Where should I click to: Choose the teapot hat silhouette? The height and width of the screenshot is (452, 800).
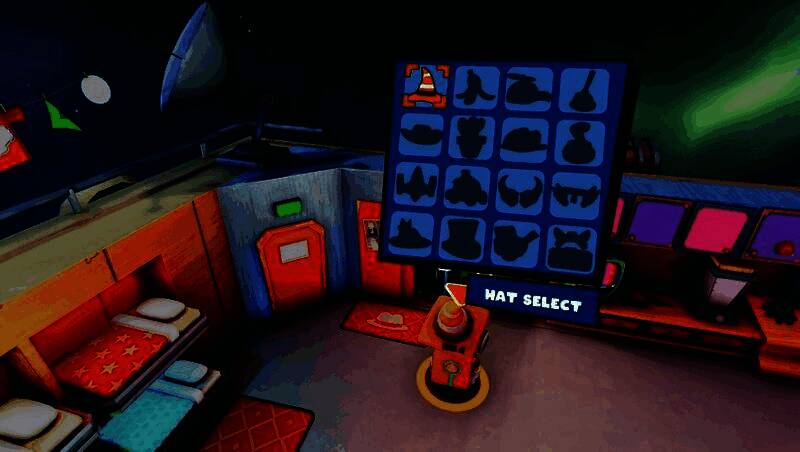[520, 243]
